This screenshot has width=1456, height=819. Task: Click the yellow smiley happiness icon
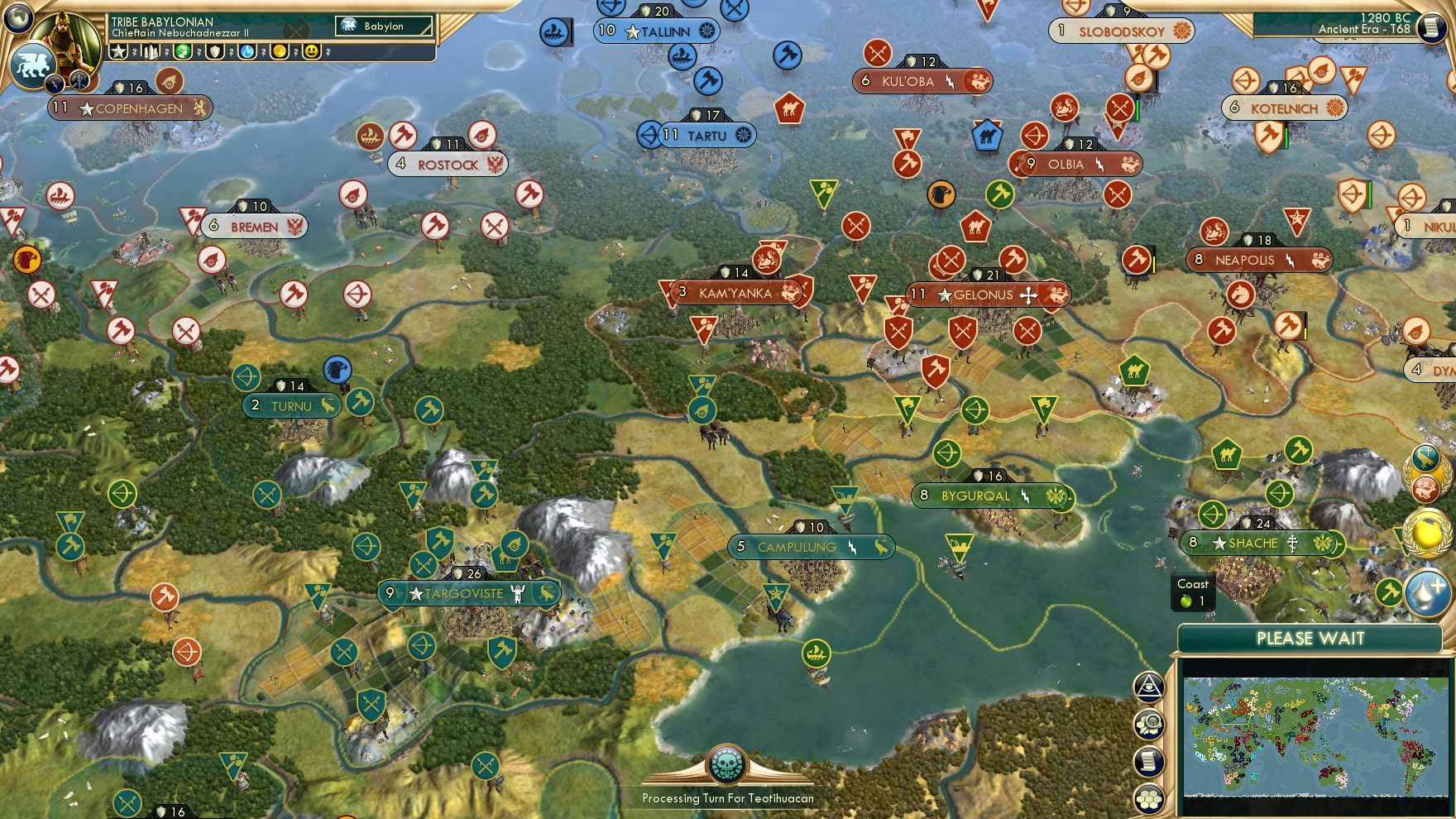point(312,52)
